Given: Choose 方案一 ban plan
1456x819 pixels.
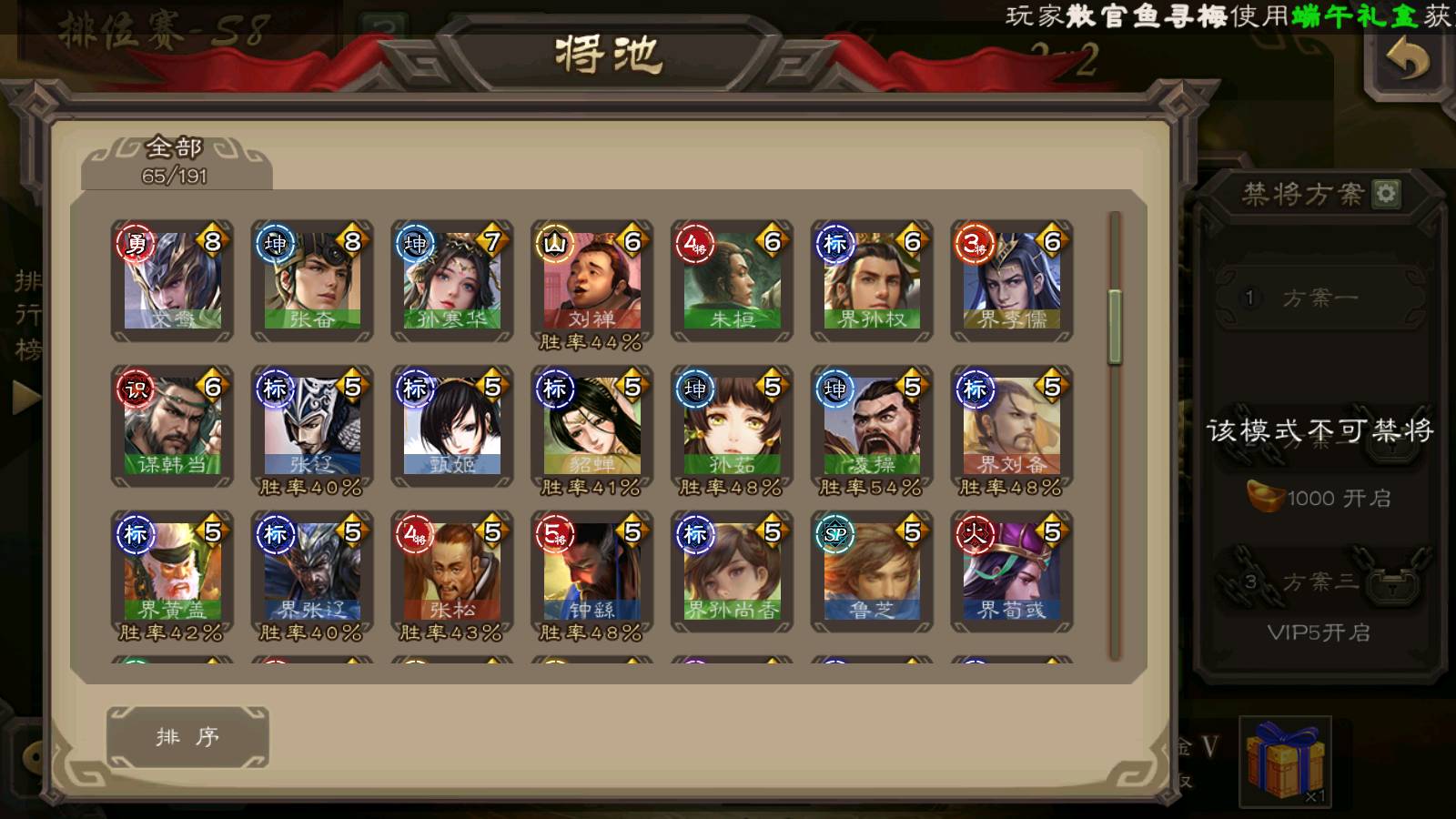Looking at the screenshot, I should point(1319,298).
